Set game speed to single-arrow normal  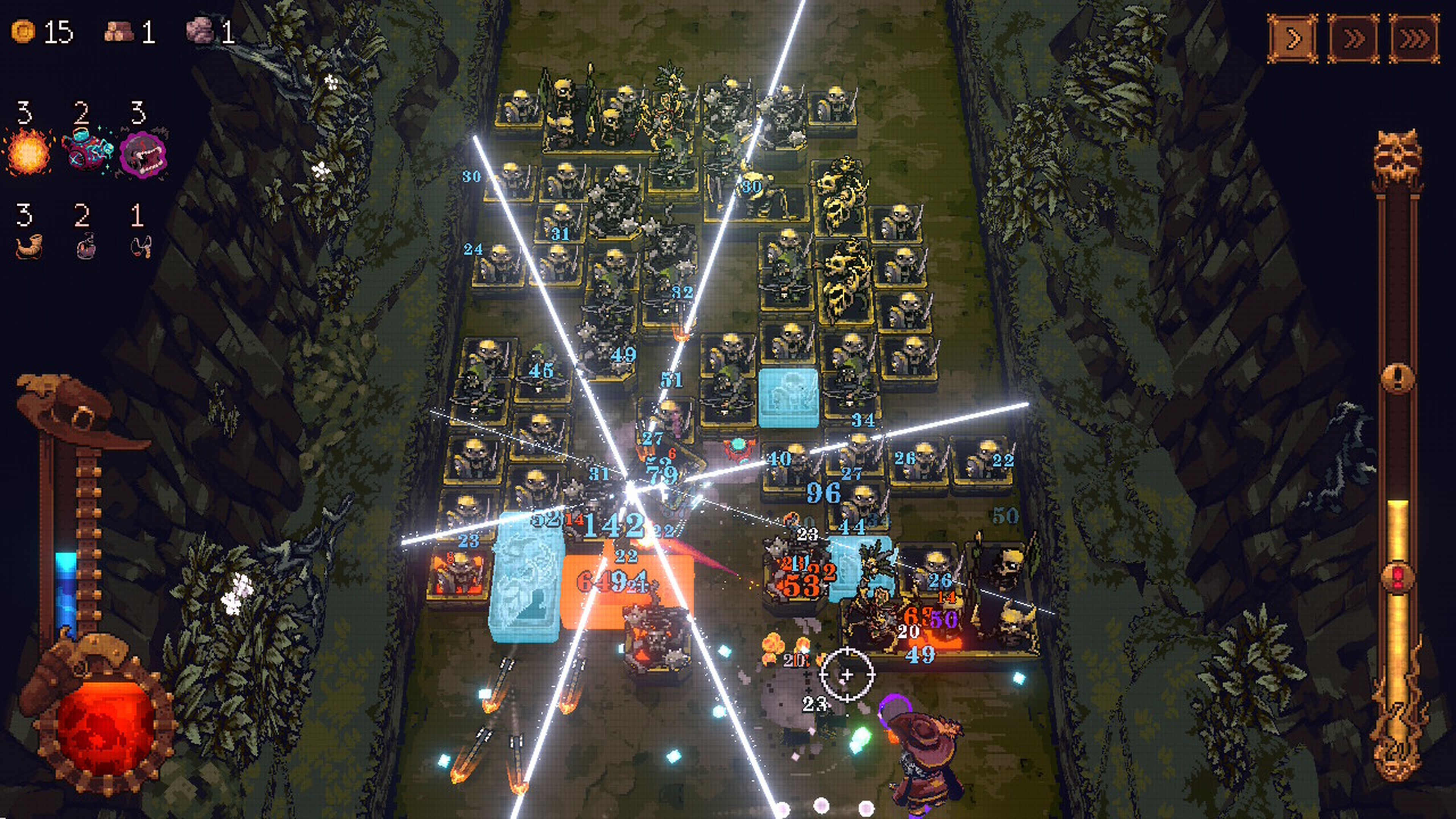pyautogui.click(x=1292, y=38)
